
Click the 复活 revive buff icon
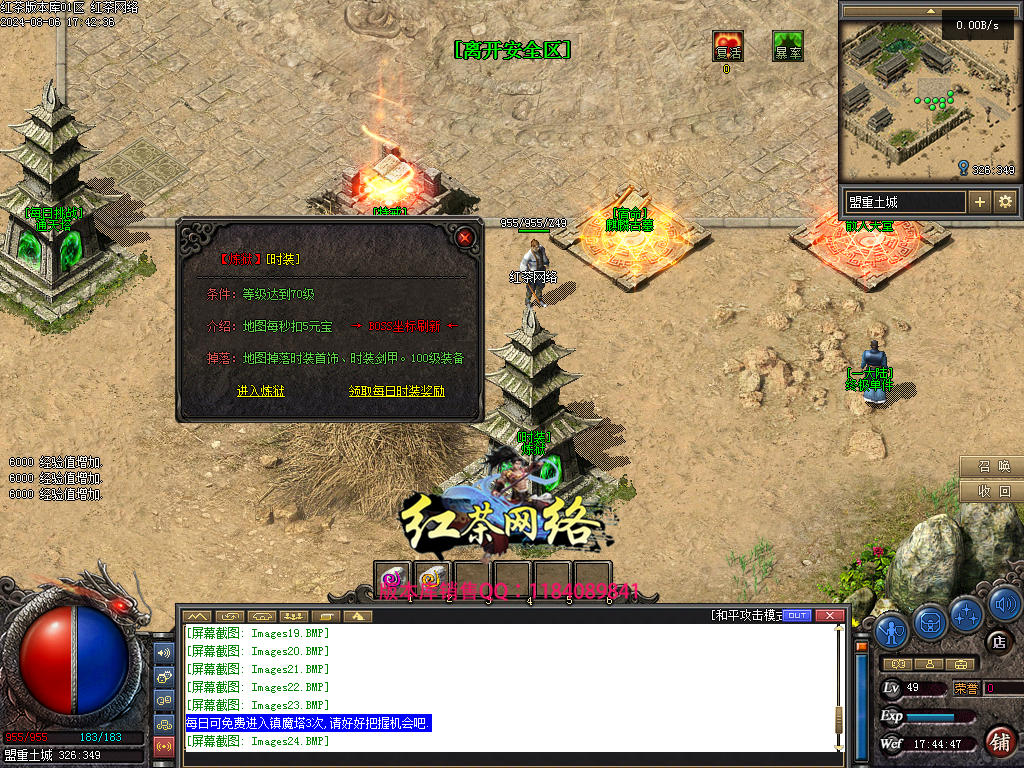pyautogui.click(x=728, y=46)
